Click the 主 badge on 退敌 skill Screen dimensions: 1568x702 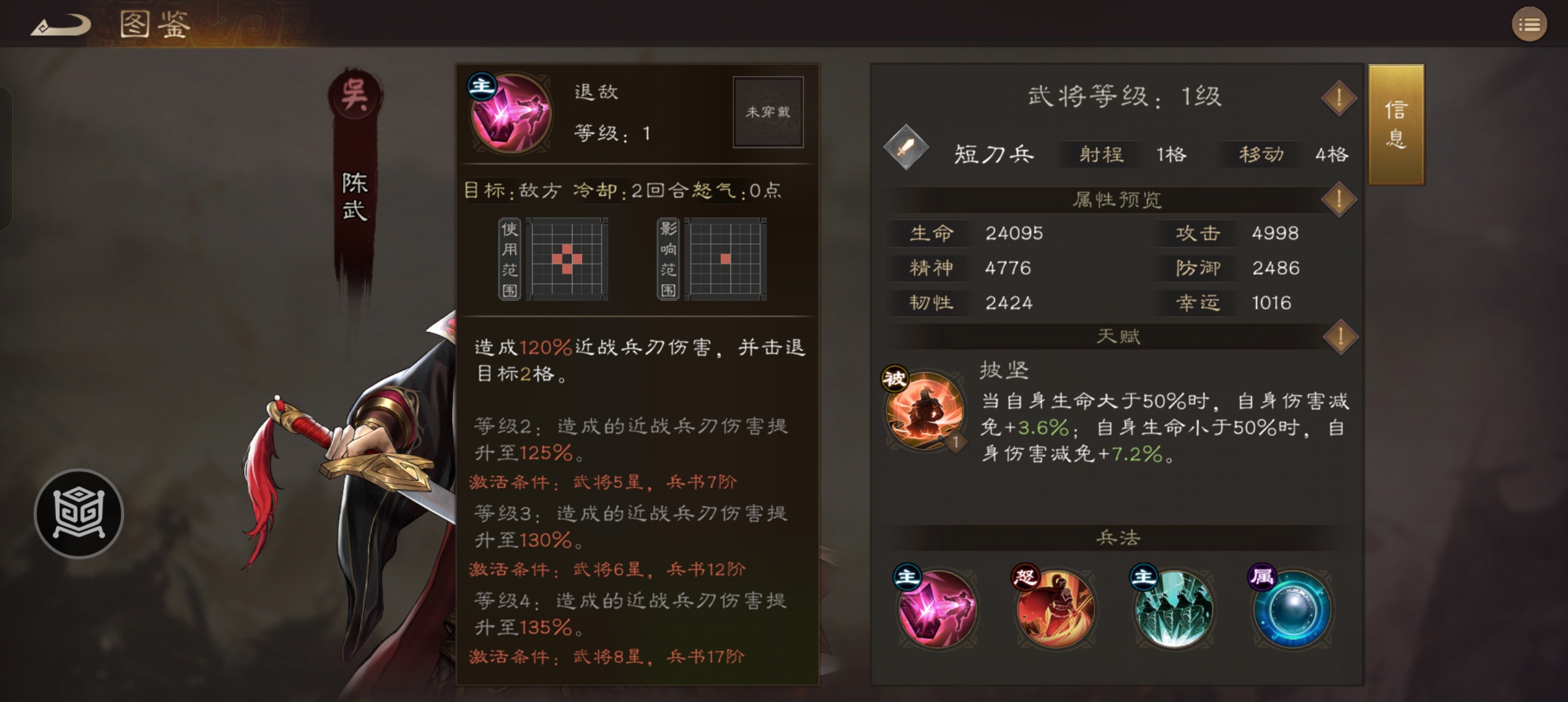(481, 86)
